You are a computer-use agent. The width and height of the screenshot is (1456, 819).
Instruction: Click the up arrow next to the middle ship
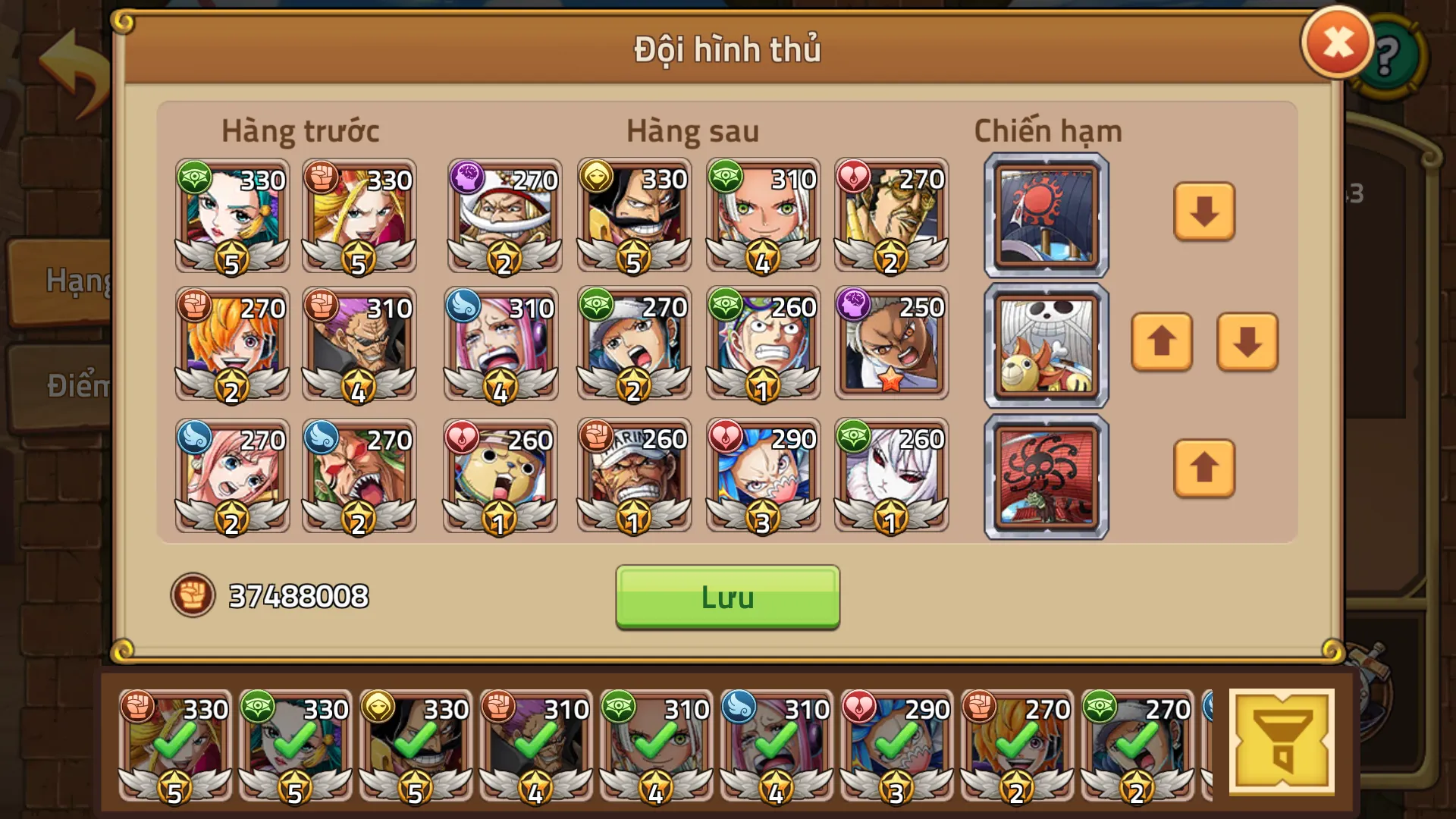1161,344
